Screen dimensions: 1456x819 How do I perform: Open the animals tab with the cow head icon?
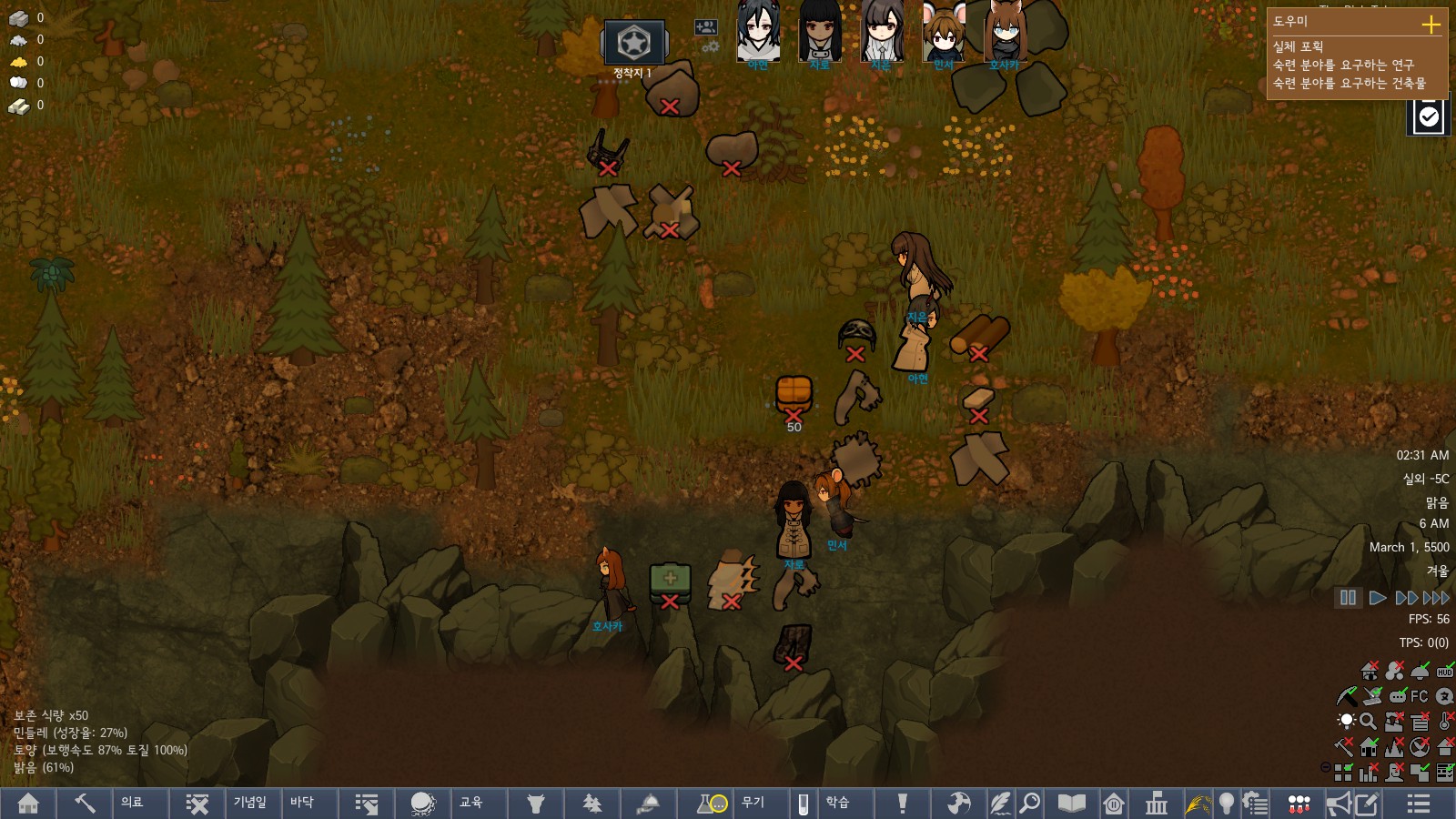(x=536, y=804)
